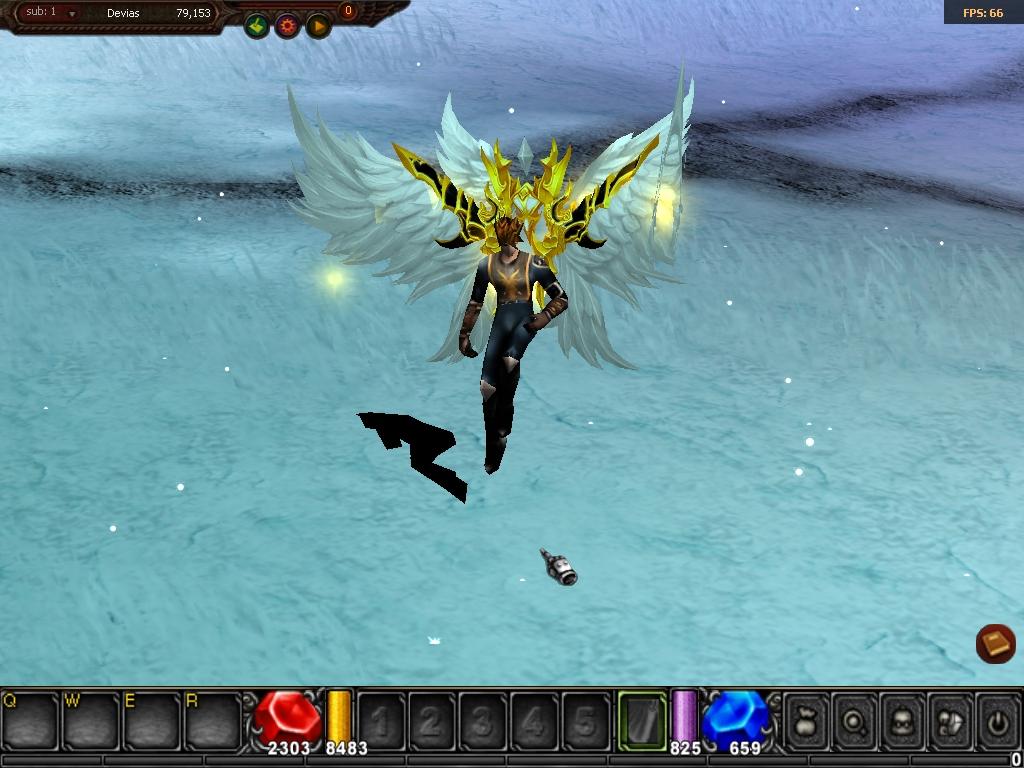Viewport: 1024px width, 768px height.
Task: Open the character face menu button
Action: click(x=903, y=721)
